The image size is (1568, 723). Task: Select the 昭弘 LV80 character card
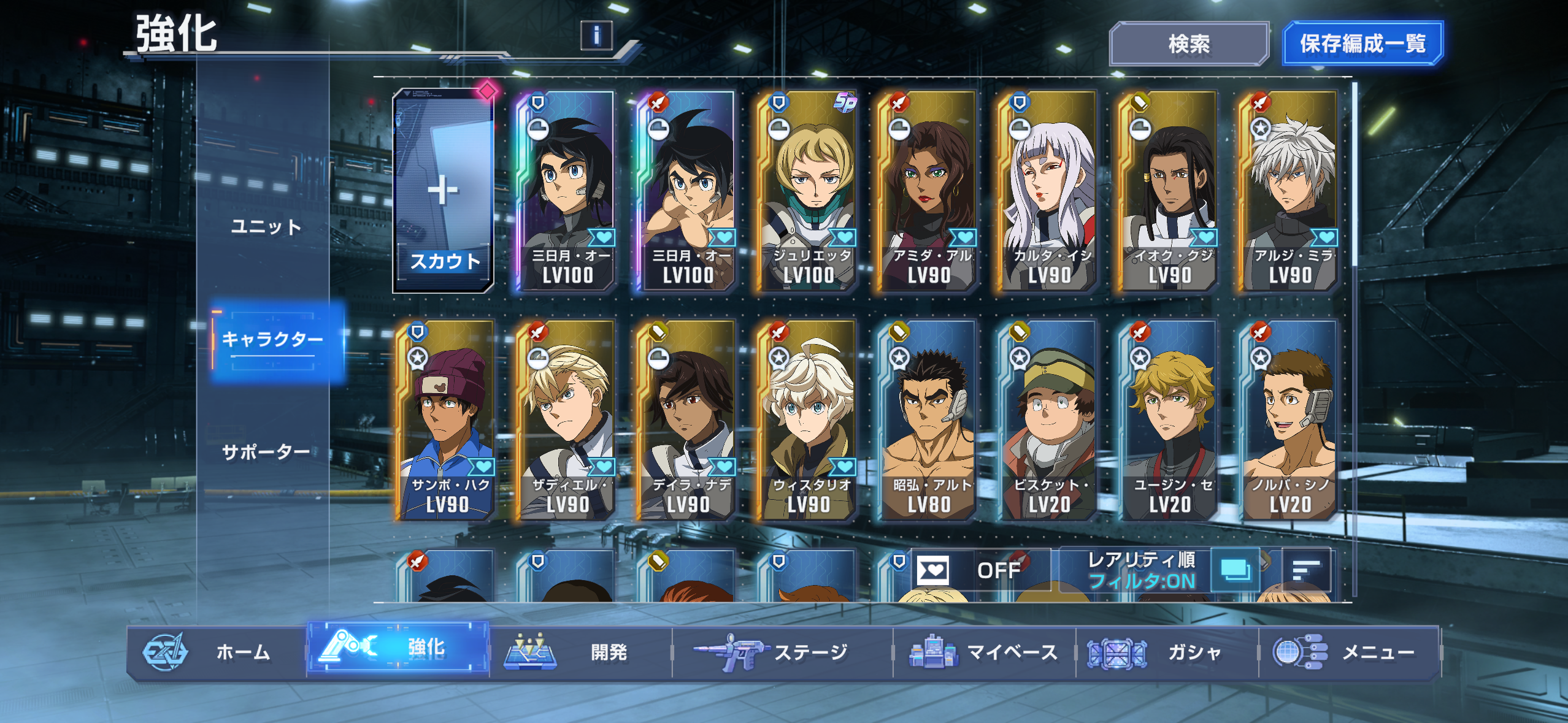tap(928, 420)
